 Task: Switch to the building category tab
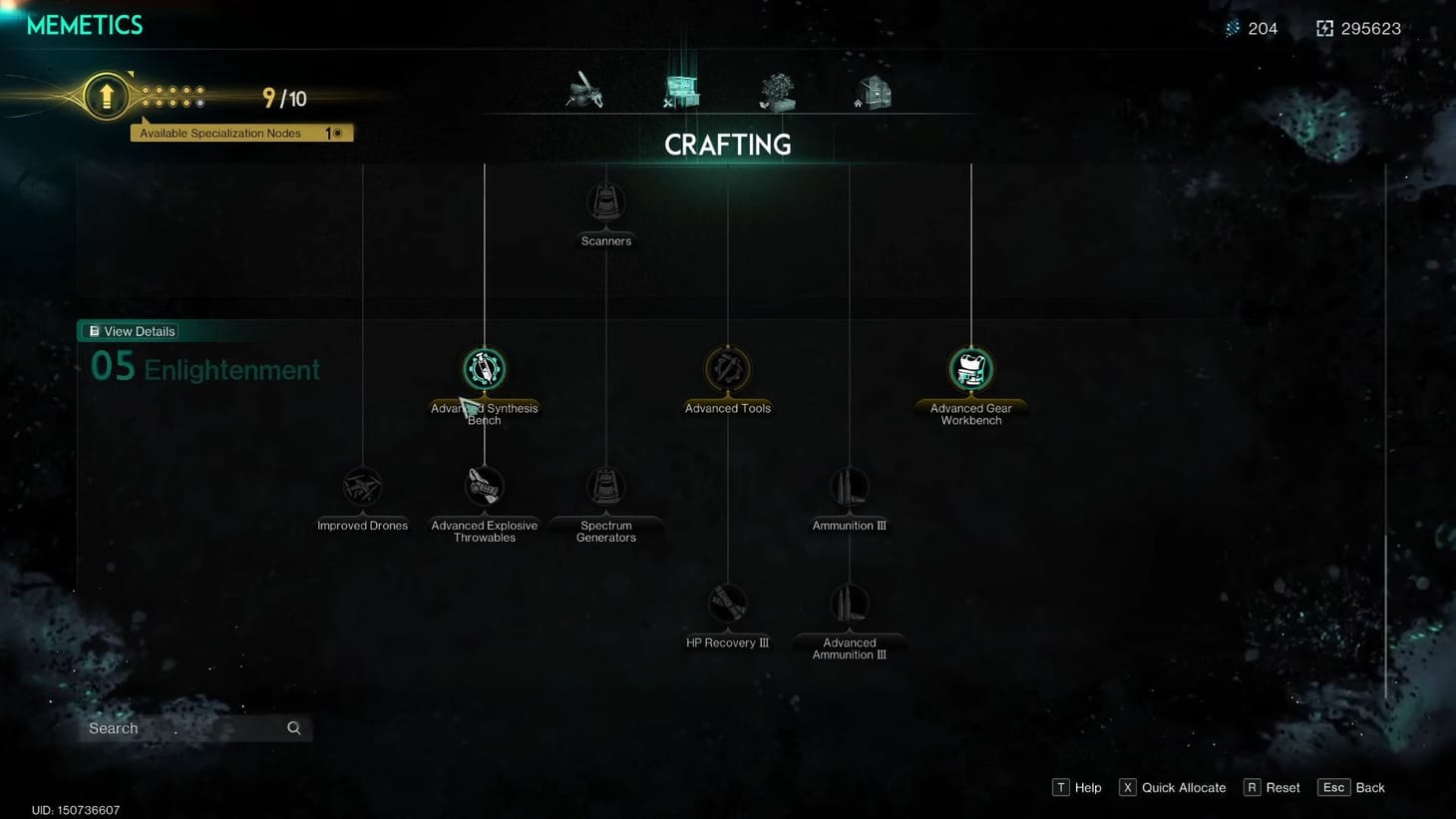point(872,90)
